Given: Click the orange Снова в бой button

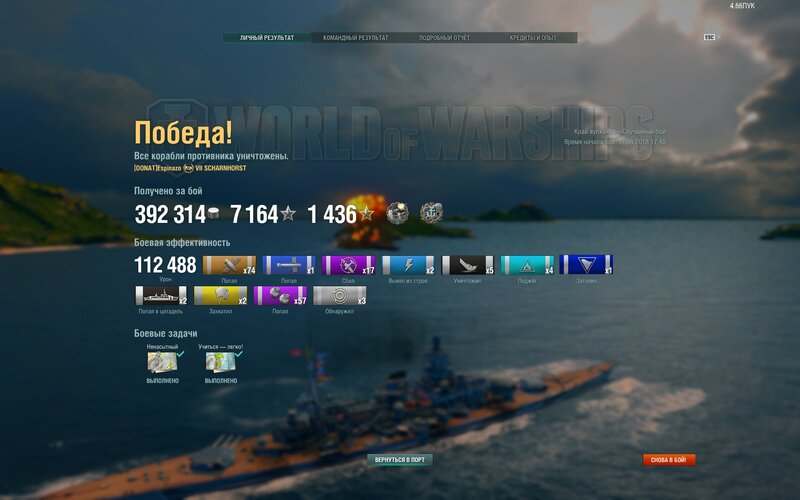Looking at the screenshot, I should pyautogui.click(x=669, y=460).
